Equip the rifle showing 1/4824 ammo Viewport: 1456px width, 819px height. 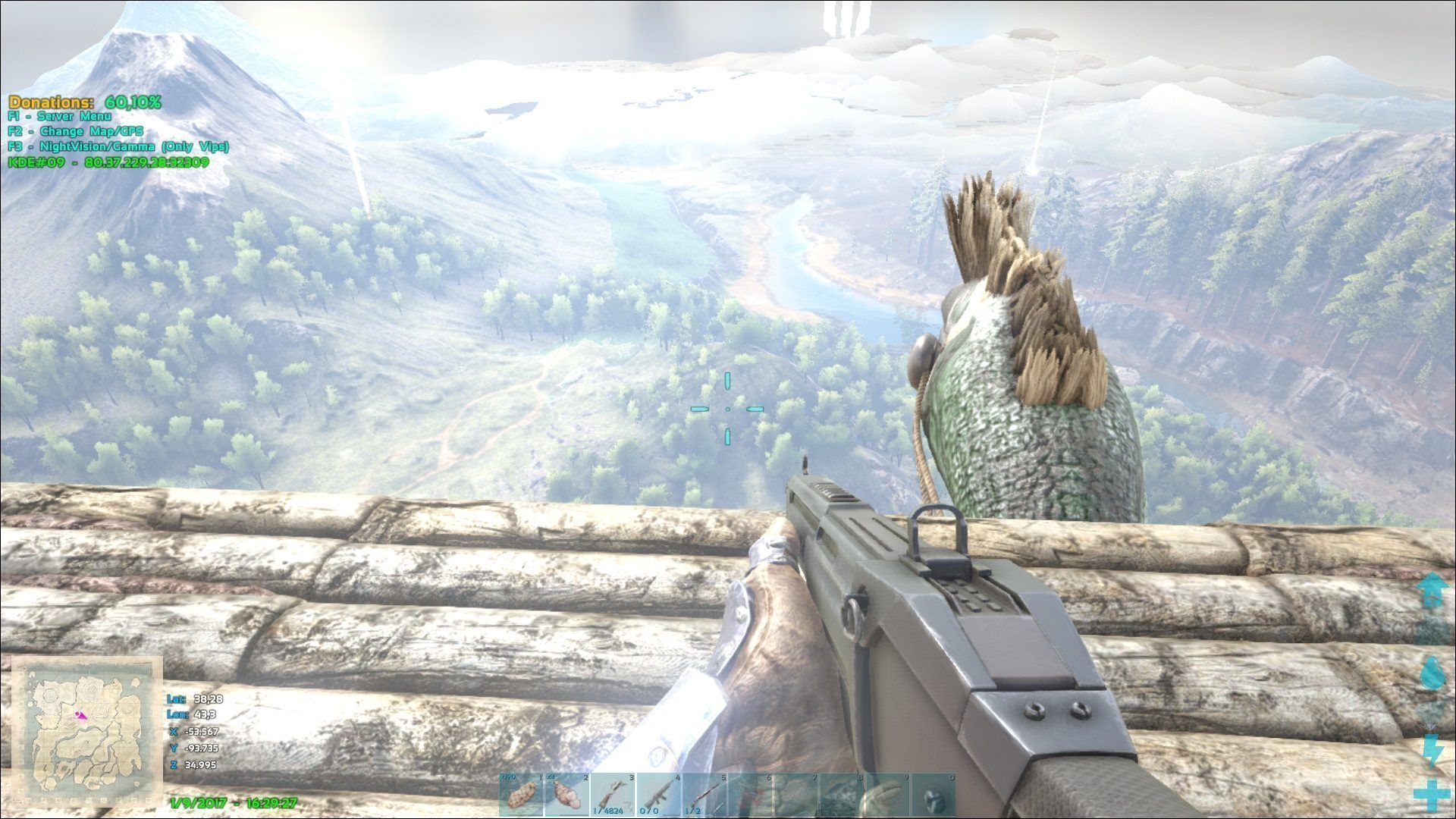[613, 795]
